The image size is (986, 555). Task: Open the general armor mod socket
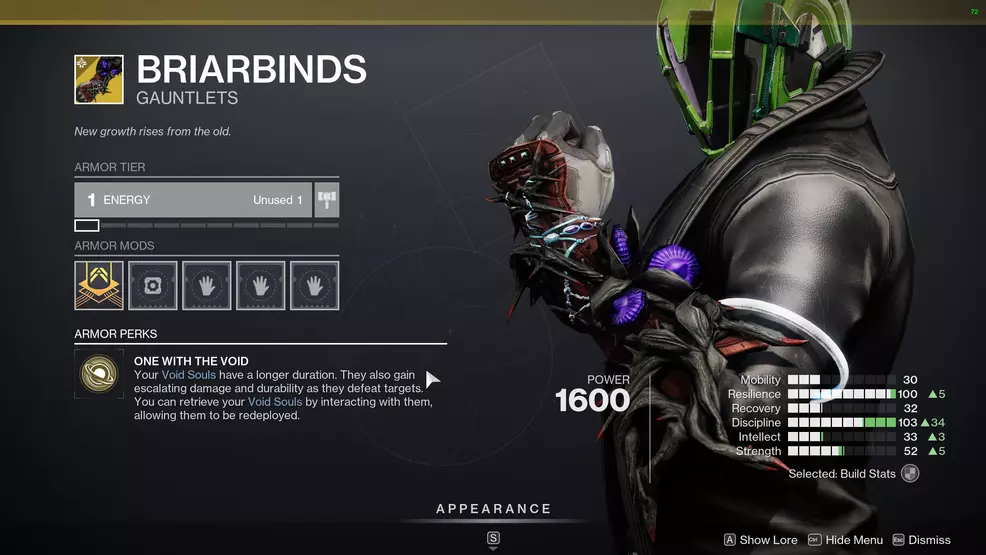coord(153,286)
